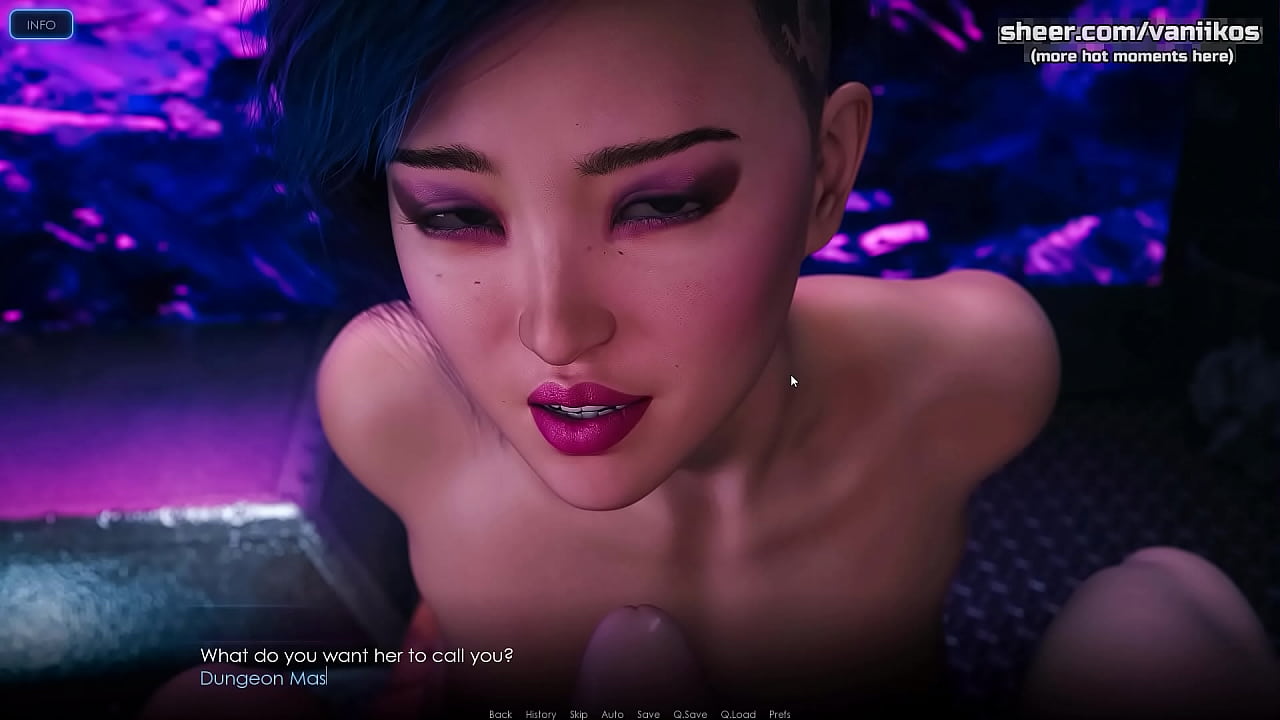1280x720 pixels.
Task: Place cursor after the text 'Dungeon Mas'
Action: [x=327, y=678]
